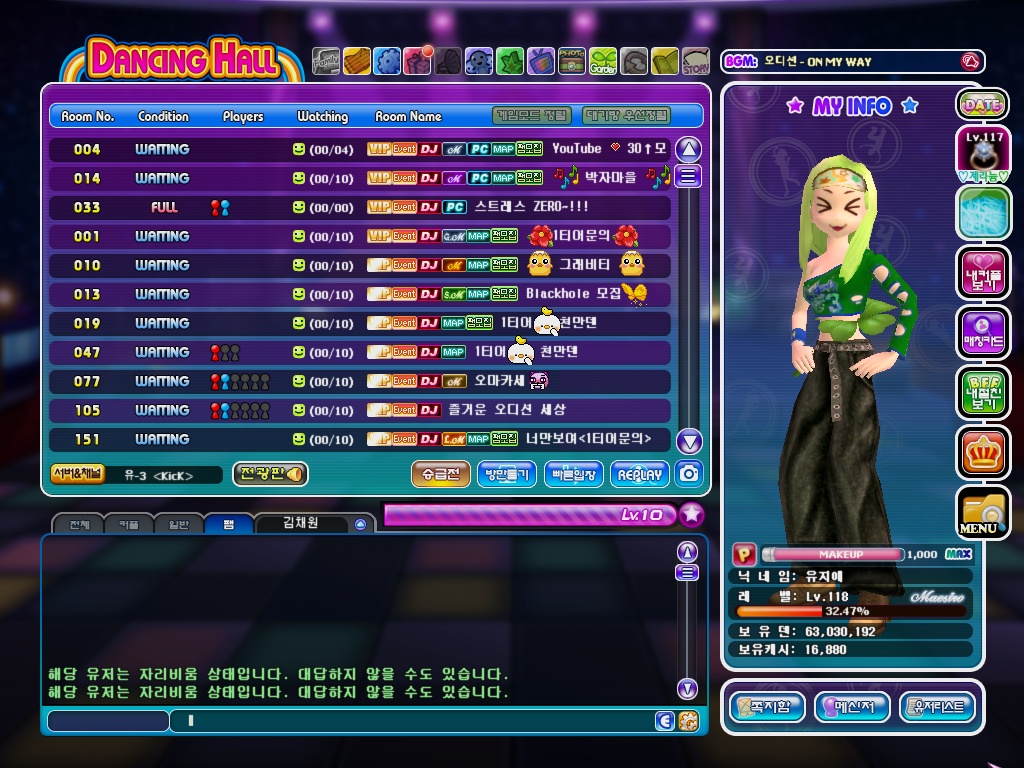Switch to the 커플 chat tab
Viewport: 1024px width, 768px height.
[x=129, y=524]
